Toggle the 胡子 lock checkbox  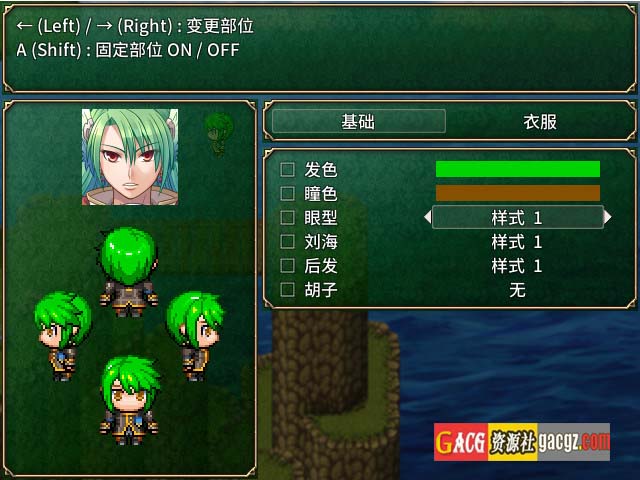click(x=288, y=289)
